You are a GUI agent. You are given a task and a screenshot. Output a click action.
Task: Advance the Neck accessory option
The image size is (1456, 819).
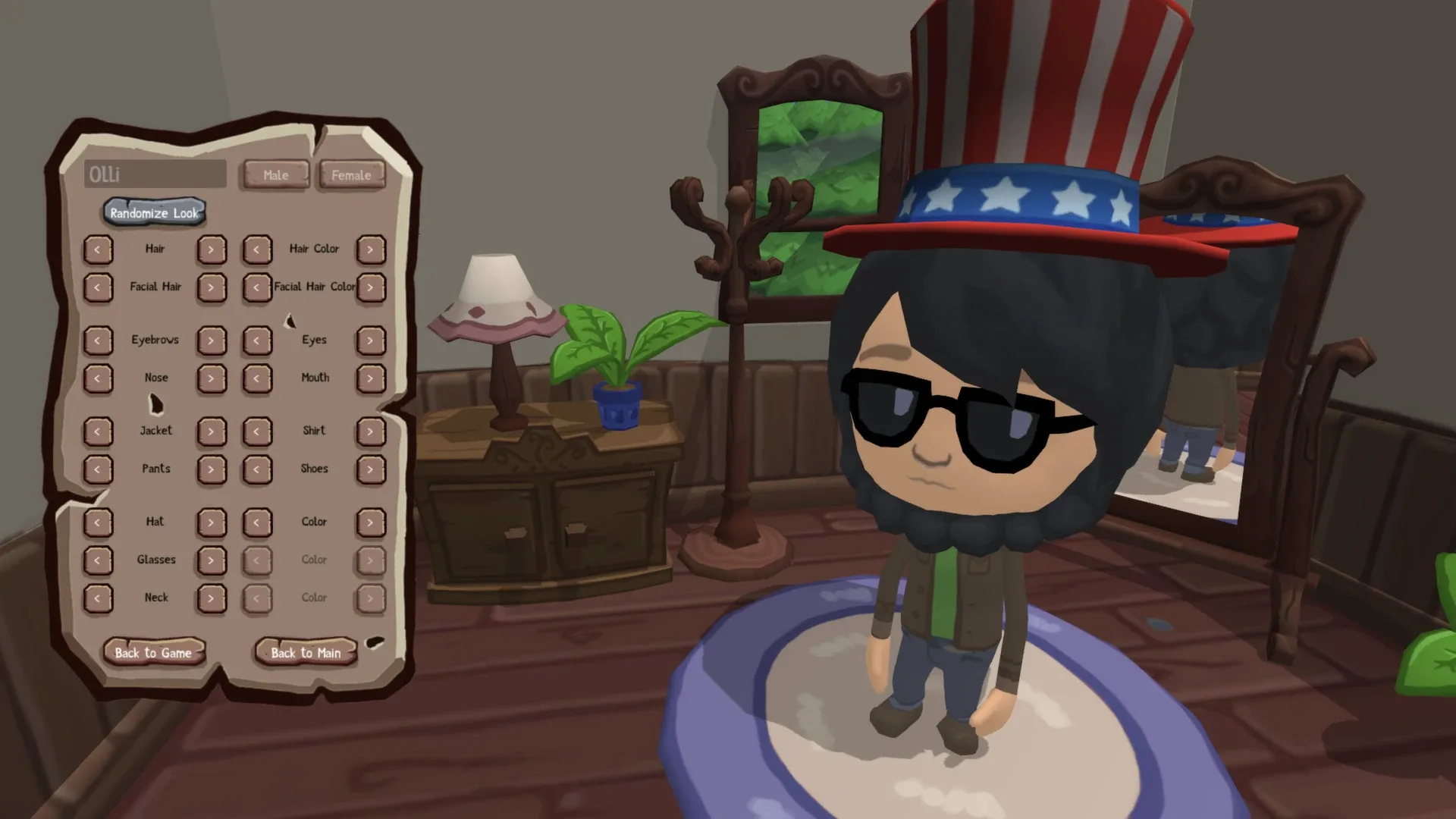tap(212, 597)
